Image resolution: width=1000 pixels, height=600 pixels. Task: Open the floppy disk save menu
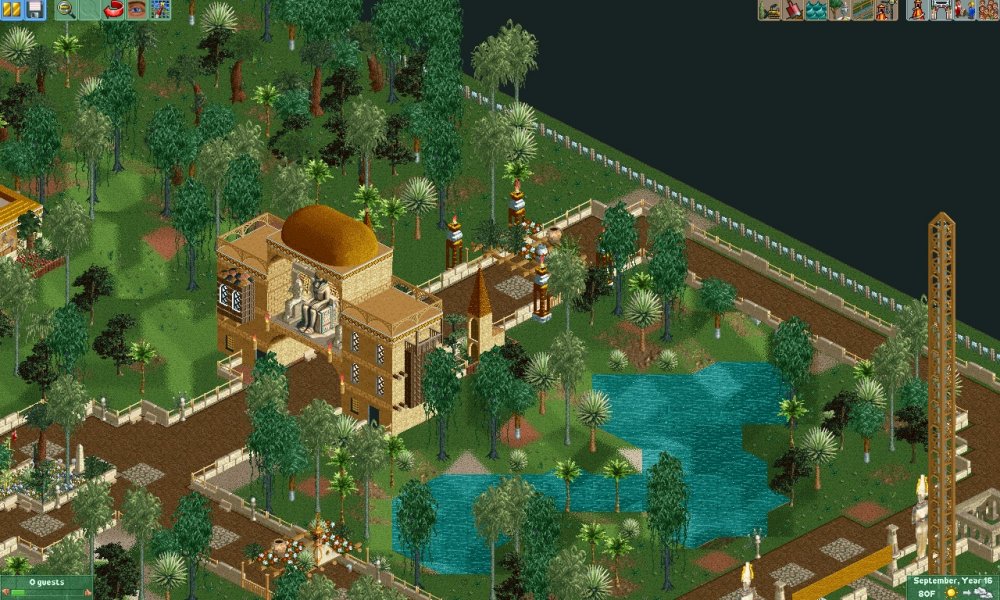click(35, 10)
